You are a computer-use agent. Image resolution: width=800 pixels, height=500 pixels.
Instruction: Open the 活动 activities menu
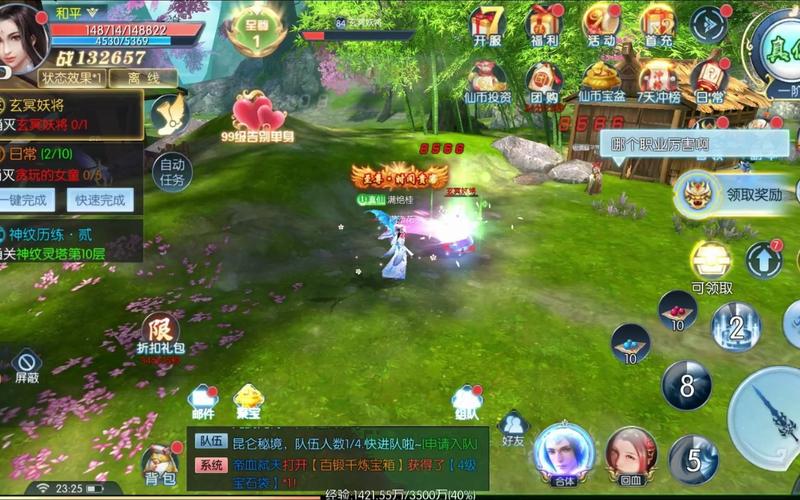click(601, 25)
